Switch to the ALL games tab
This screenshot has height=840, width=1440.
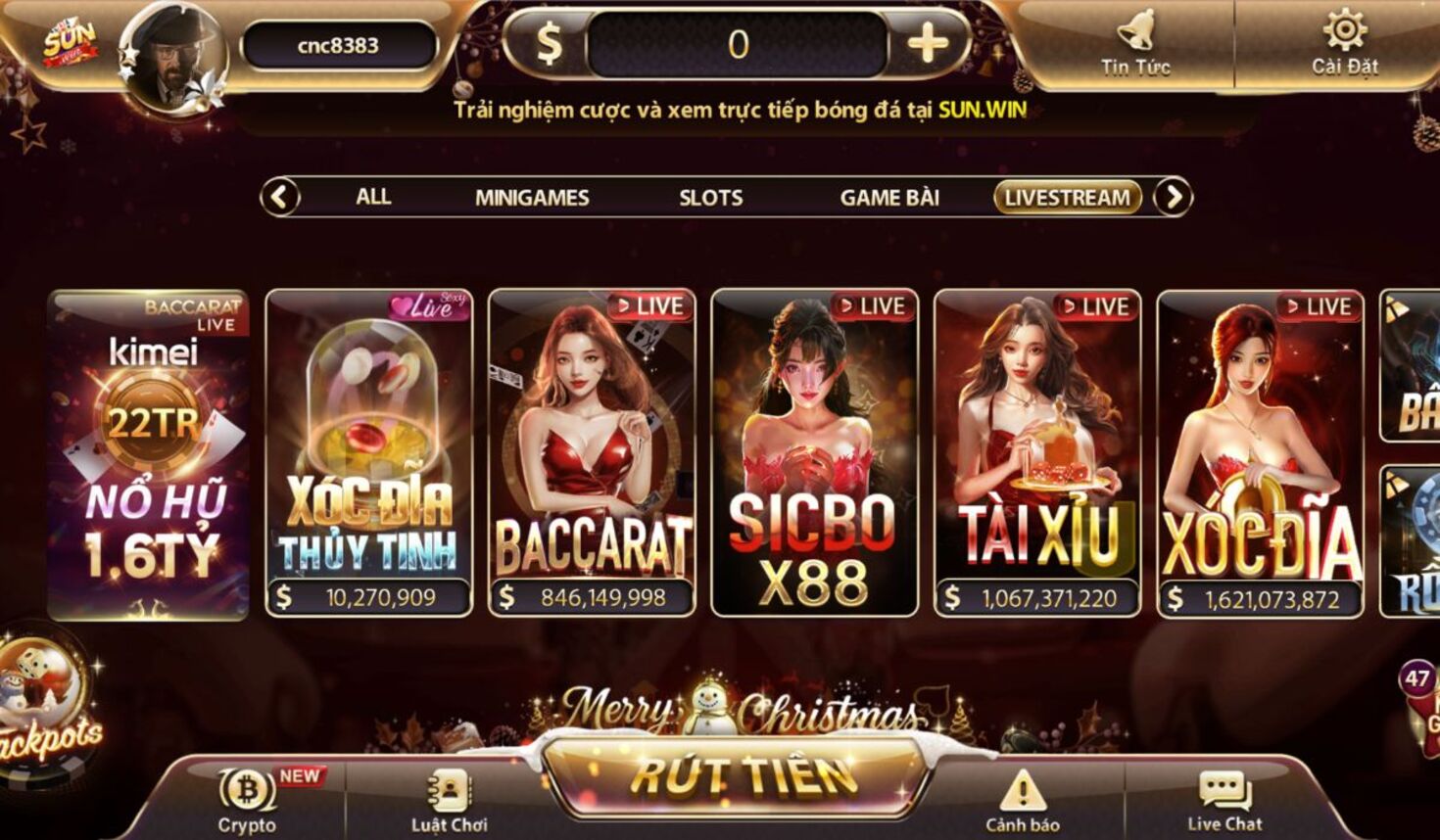[373, 197]
